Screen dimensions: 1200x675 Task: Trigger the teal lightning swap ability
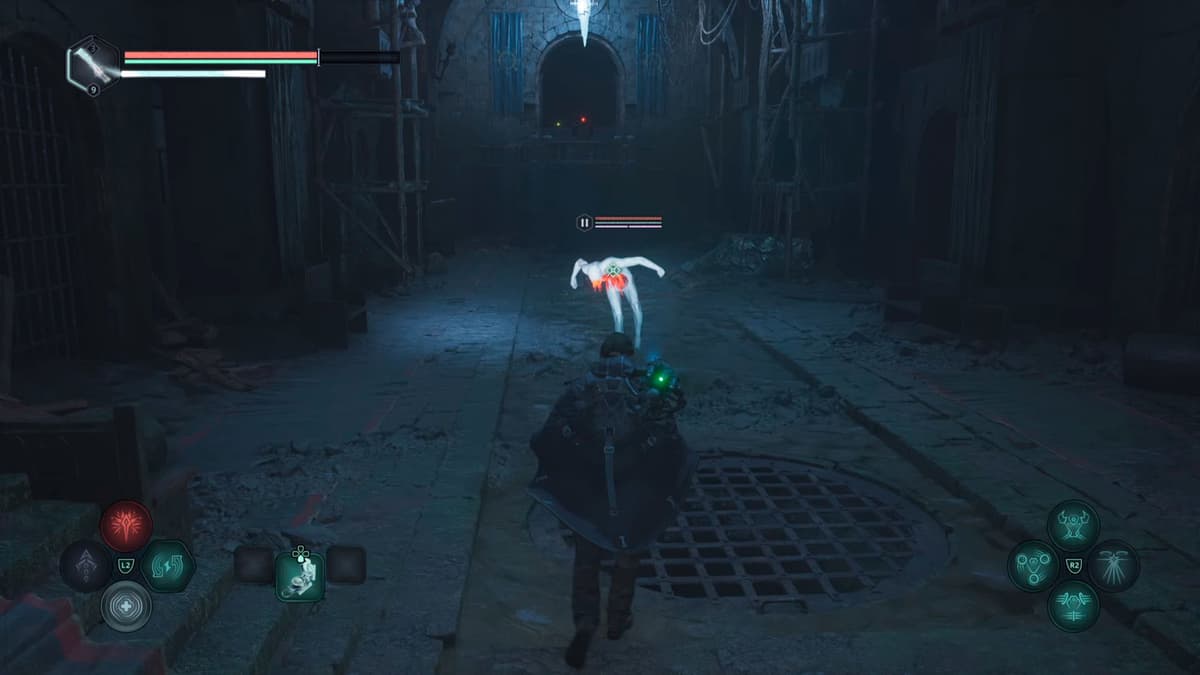click(167, 566)
